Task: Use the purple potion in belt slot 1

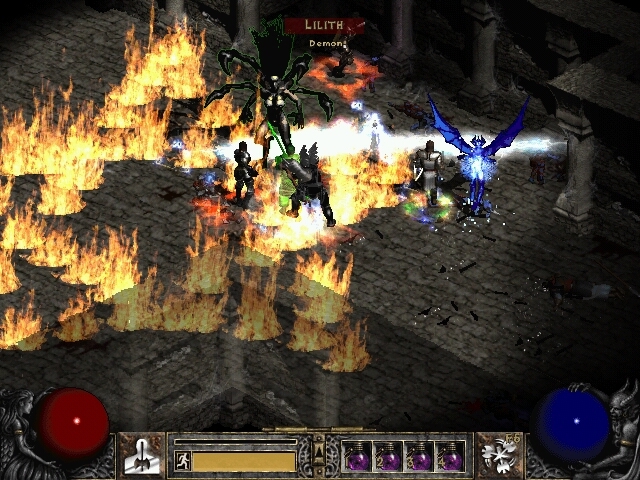Action: (x=357, y=457)
